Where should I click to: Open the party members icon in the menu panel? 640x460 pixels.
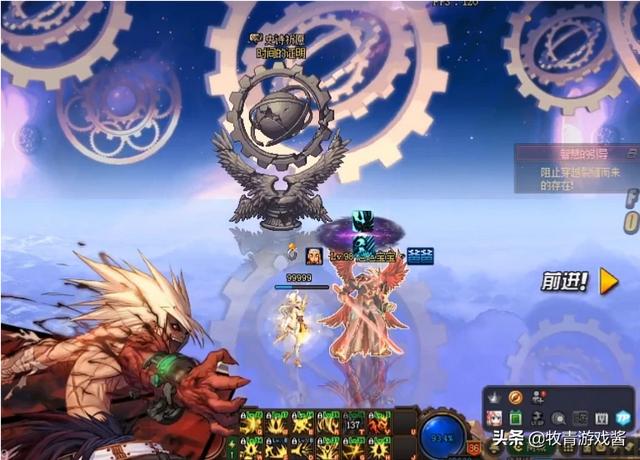[540, 396]
